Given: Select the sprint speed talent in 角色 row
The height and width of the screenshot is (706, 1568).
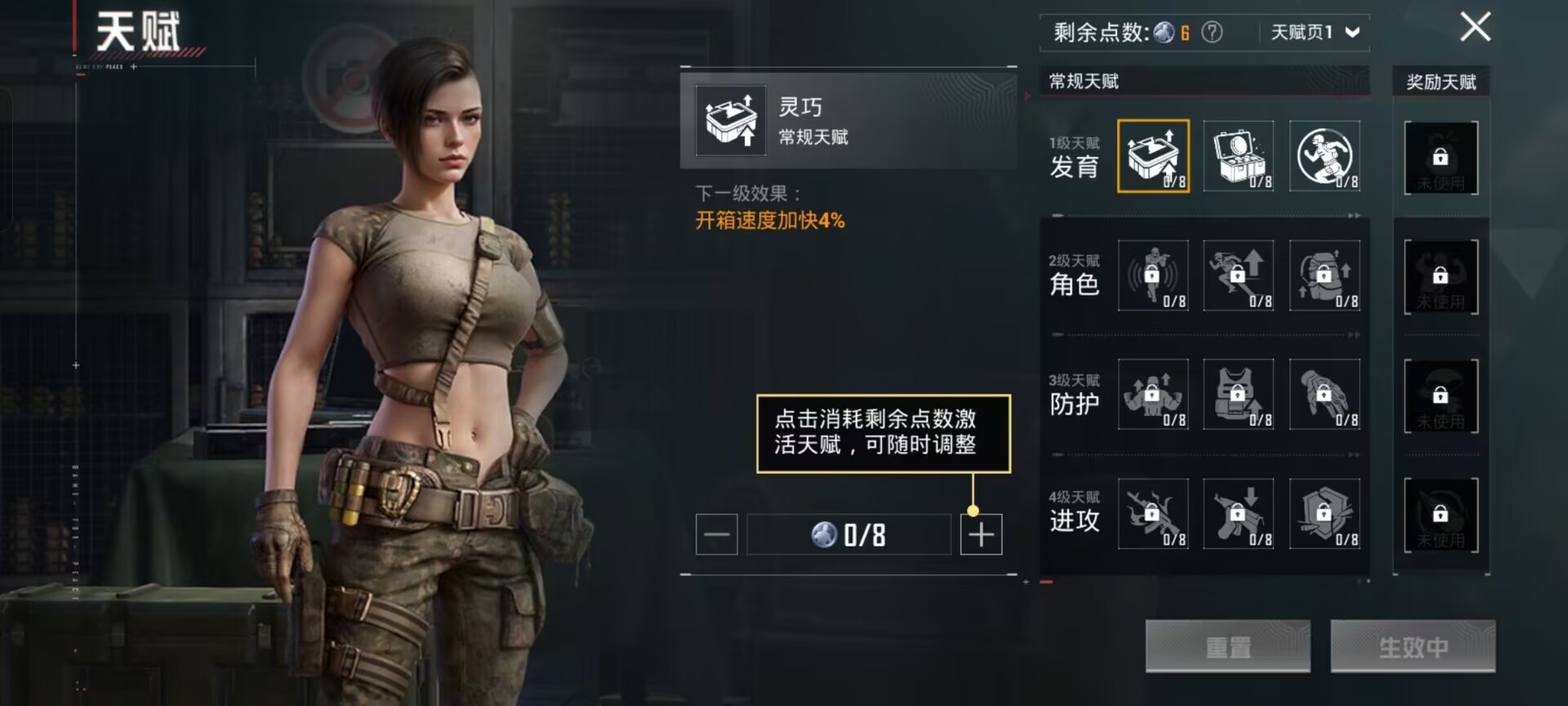Looking at the screenshot, I should (1238, 276).
